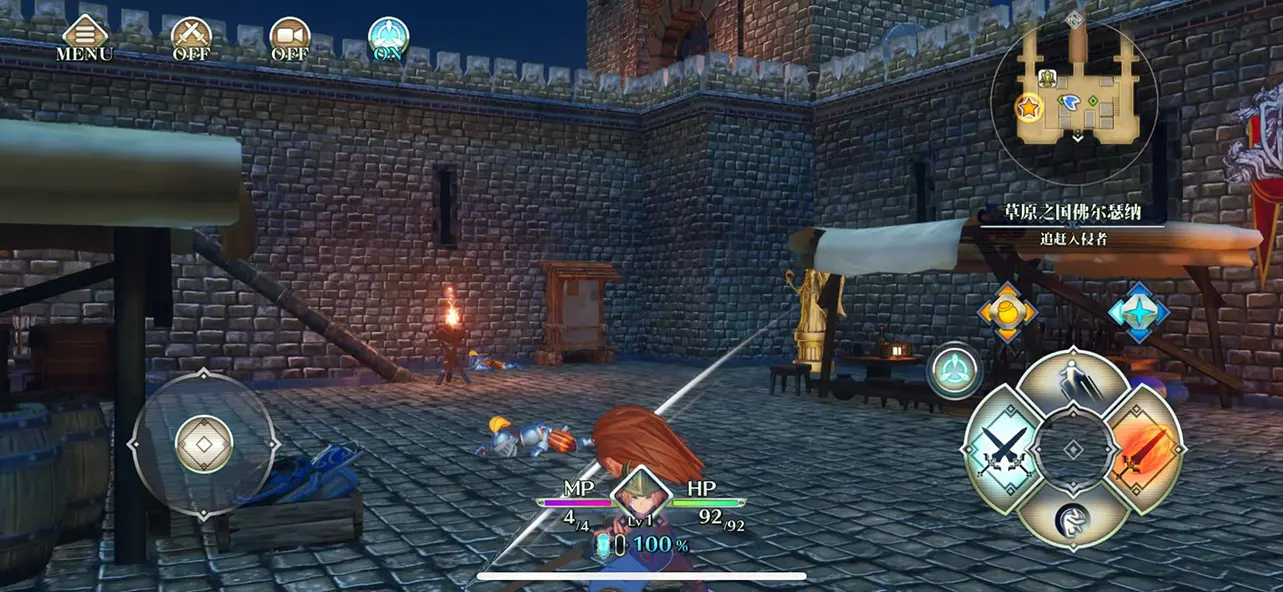Toggle the video camera icon
Image resolution: width=1283 pixels, height=592 pixels.
pos(289,38)
